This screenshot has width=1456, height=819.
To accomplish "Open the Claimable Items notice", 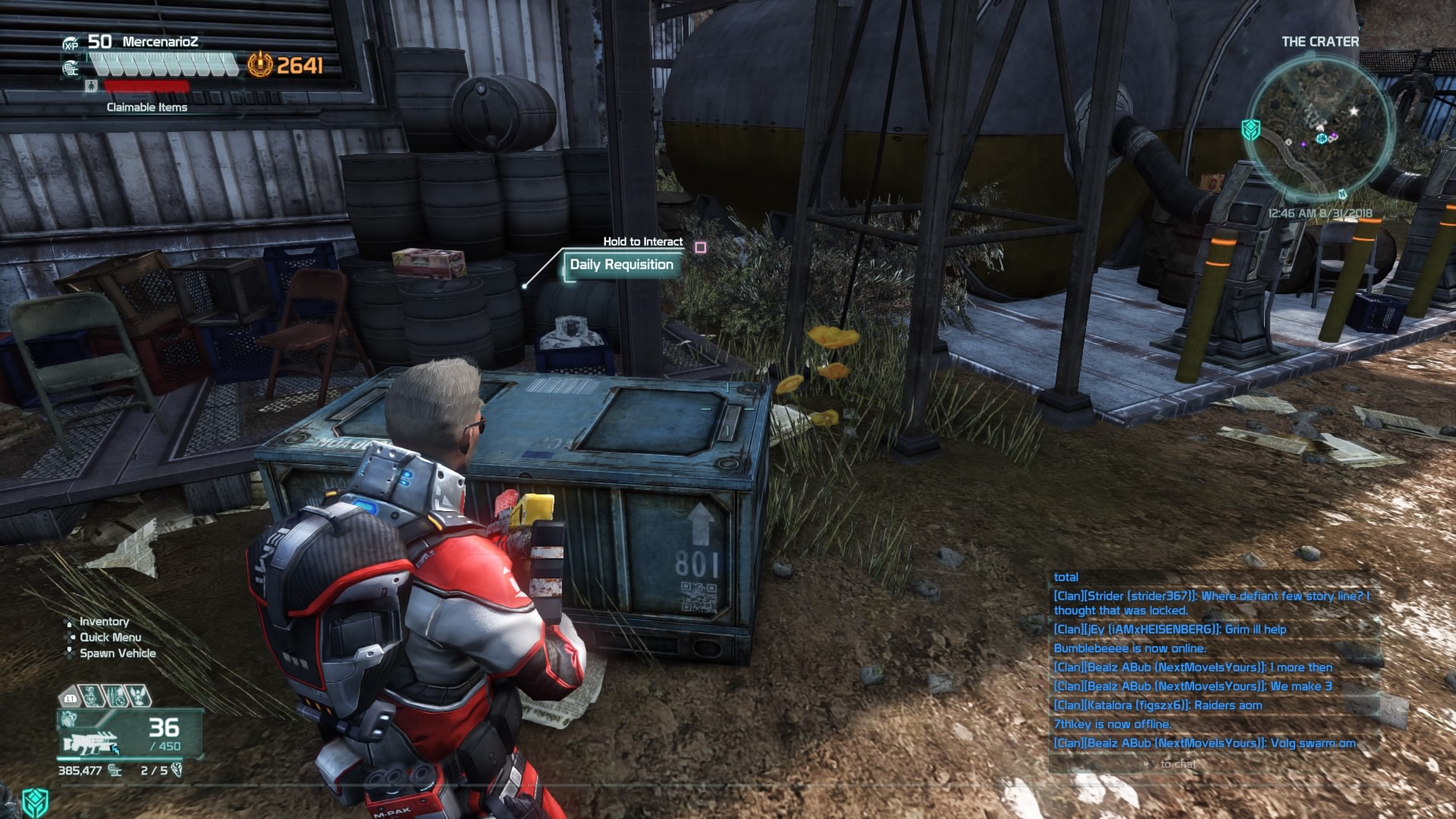I will tap(146, 108).
